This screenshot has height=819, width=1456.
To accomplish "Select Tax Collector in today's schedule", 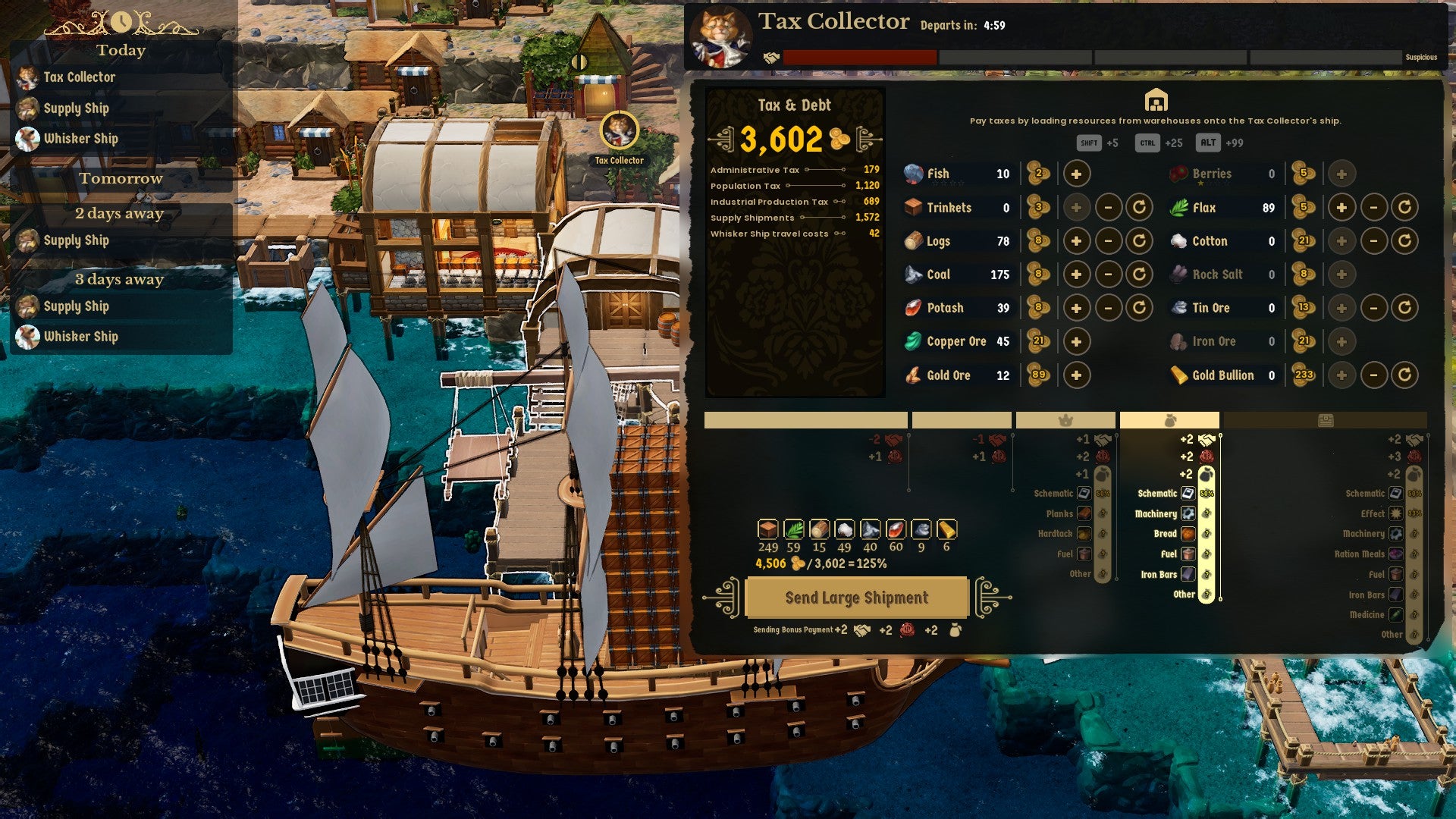I will tap(79, 77).
